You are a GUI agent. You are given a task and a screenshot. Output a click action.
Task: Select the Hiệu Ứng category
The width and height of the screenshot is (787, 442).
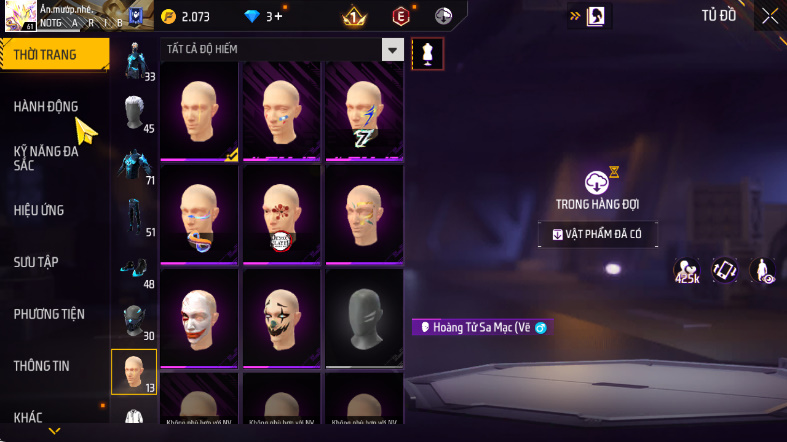(x=39, y=210)
